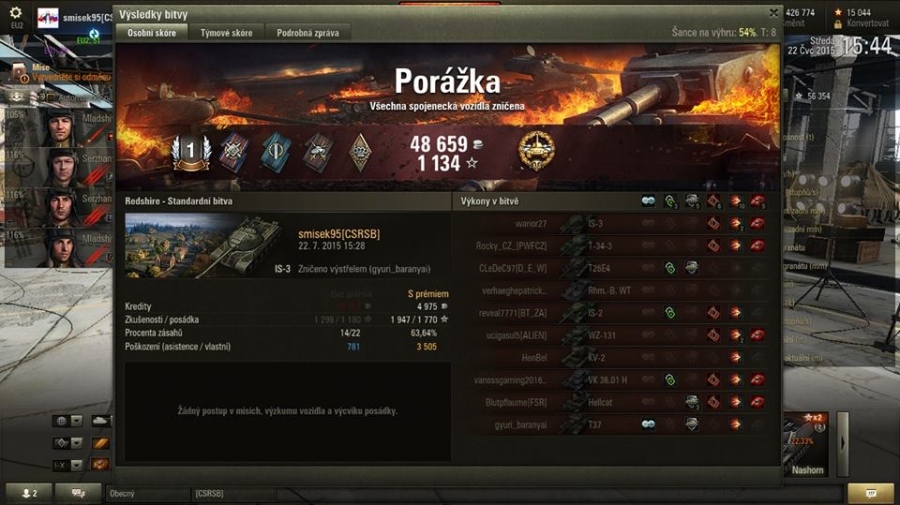Open the Podrobná zpráva tab
Viewport: 900px width, 505px height.
click(x=307, y=33)
